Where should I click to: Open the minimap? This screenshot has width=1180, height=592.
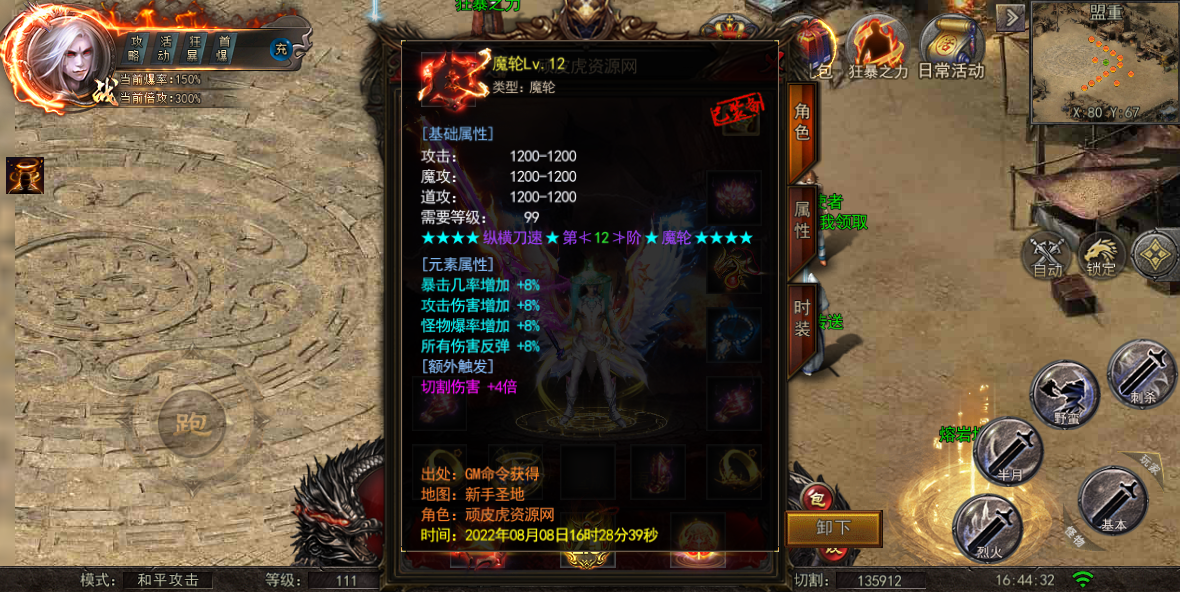[1105, 62]
